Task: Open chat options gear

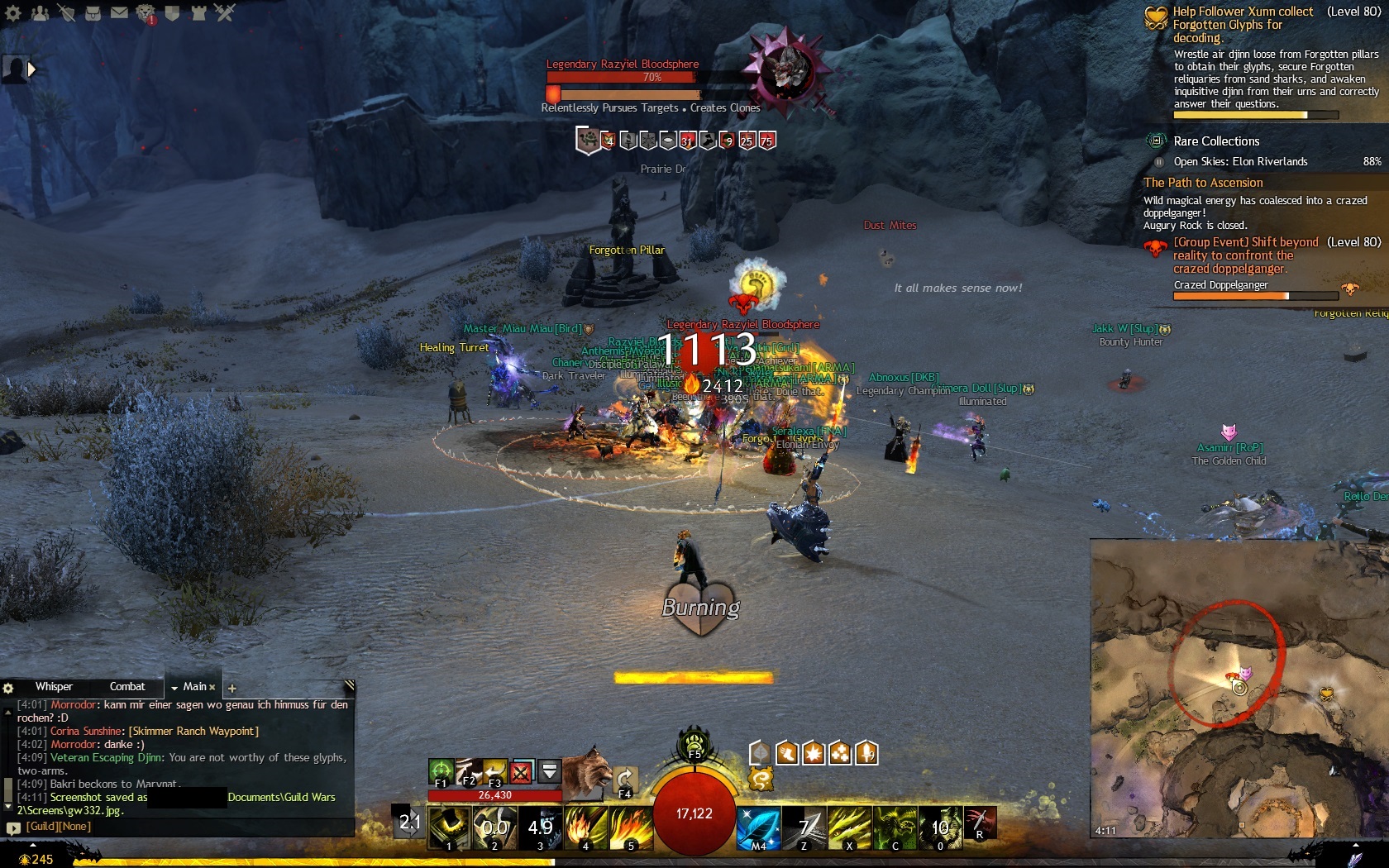Action: pyautogui.click(x=8, y=688)
